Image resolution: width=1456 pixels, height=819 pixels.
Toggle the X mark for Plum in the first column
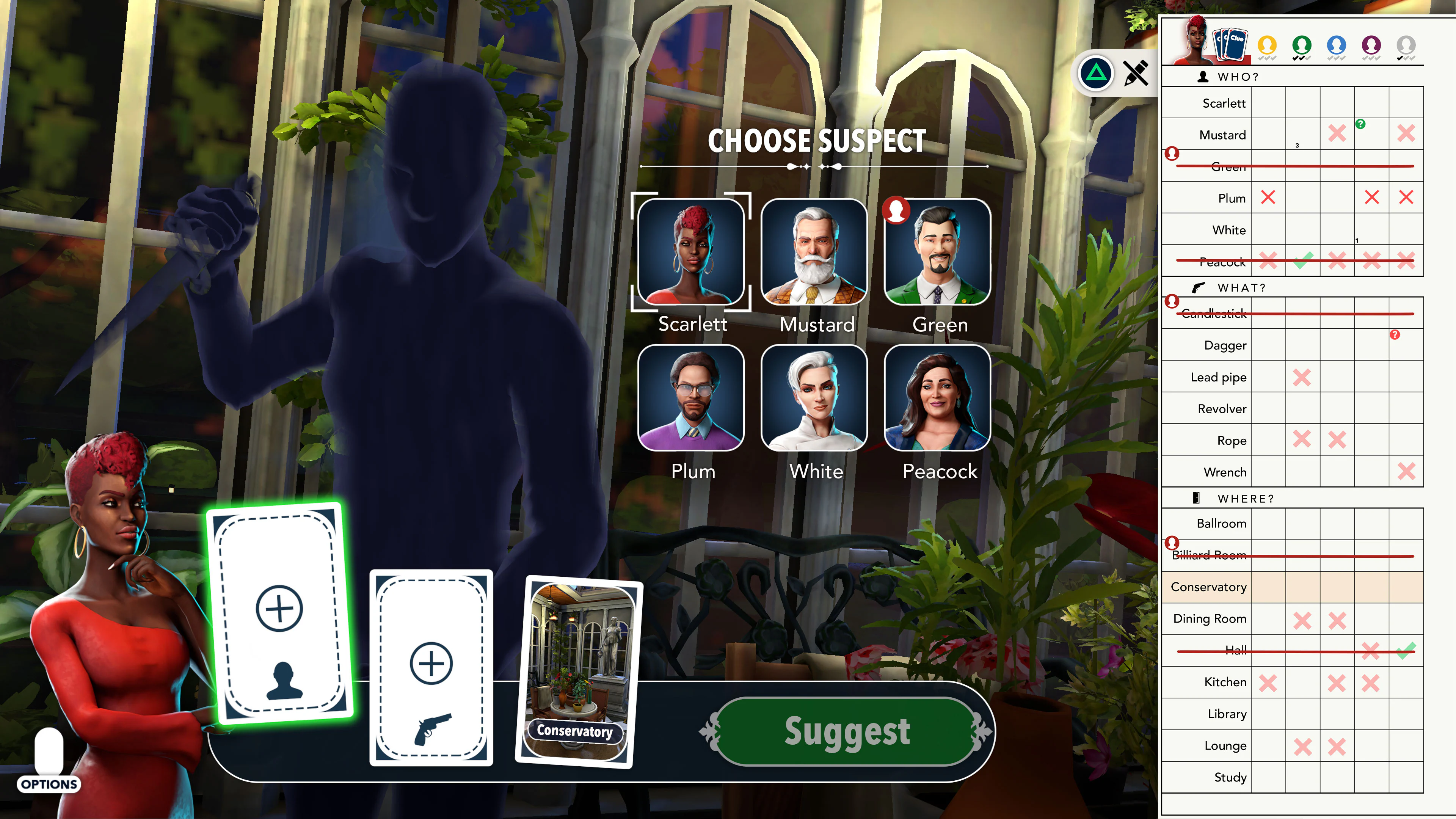[1268, 198]
